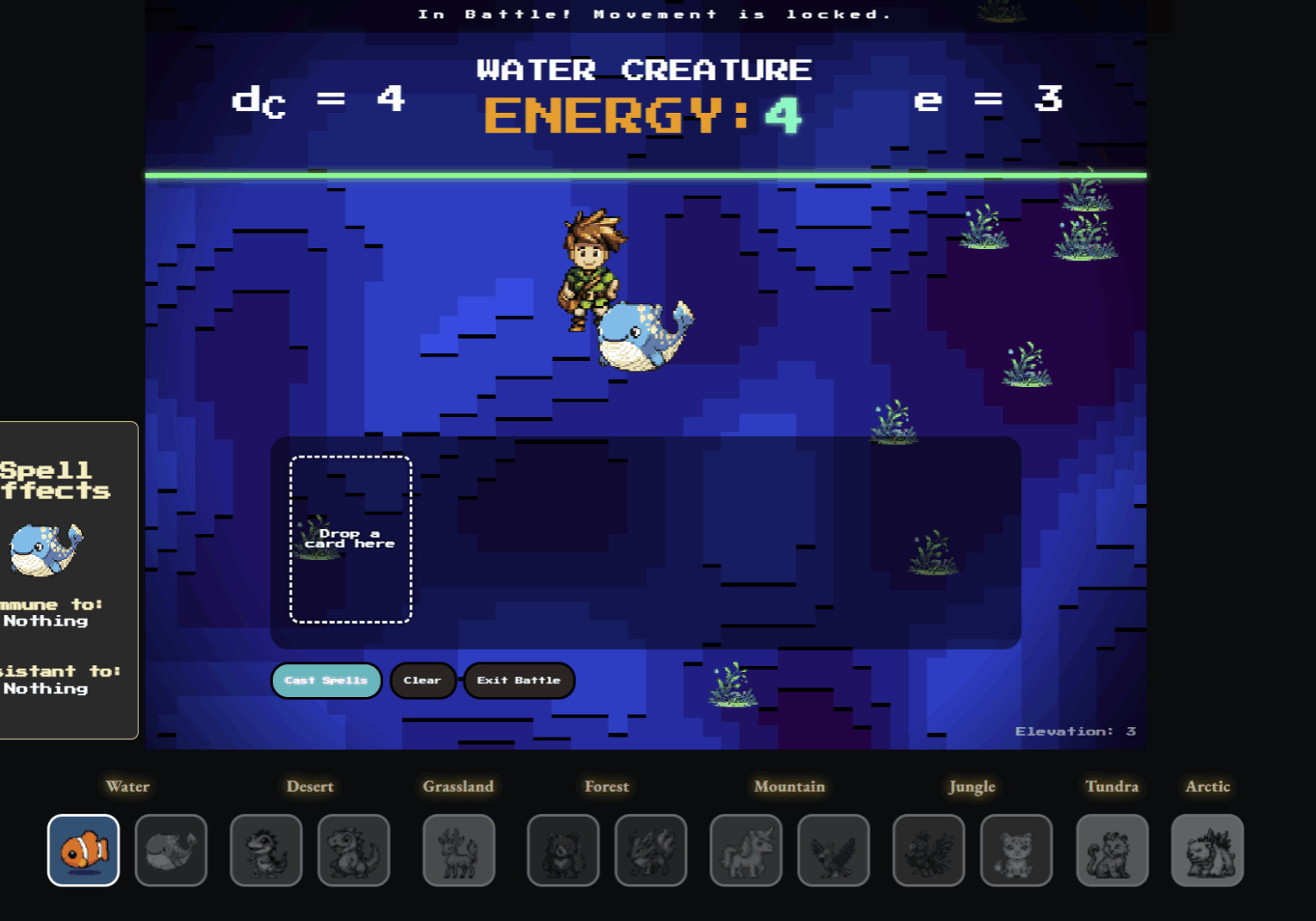Click the whale portrait in Spell Effects panel
Screen dimensions: 1316x921
[x=47, y=548]
